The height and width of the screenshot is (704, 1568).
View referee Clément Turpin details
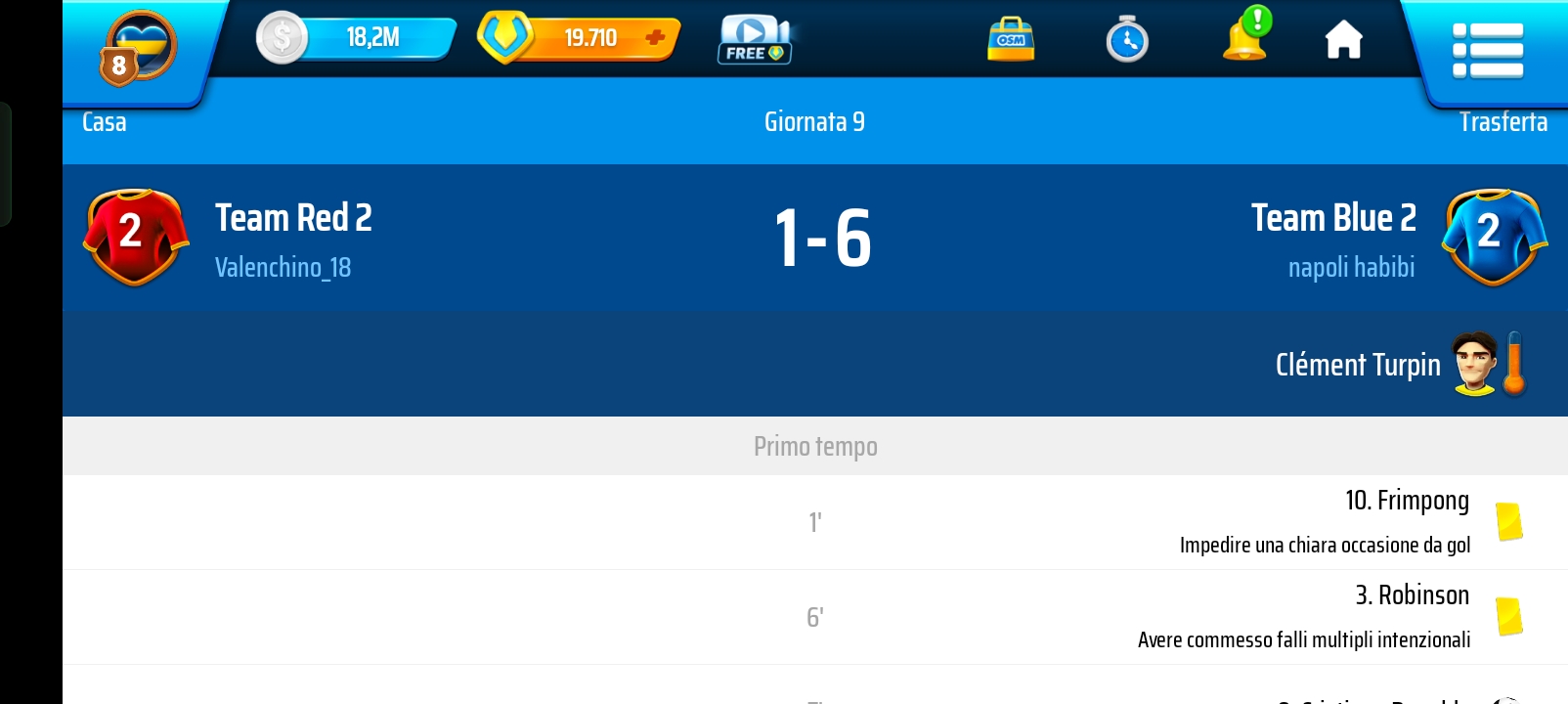[1358, 365]
